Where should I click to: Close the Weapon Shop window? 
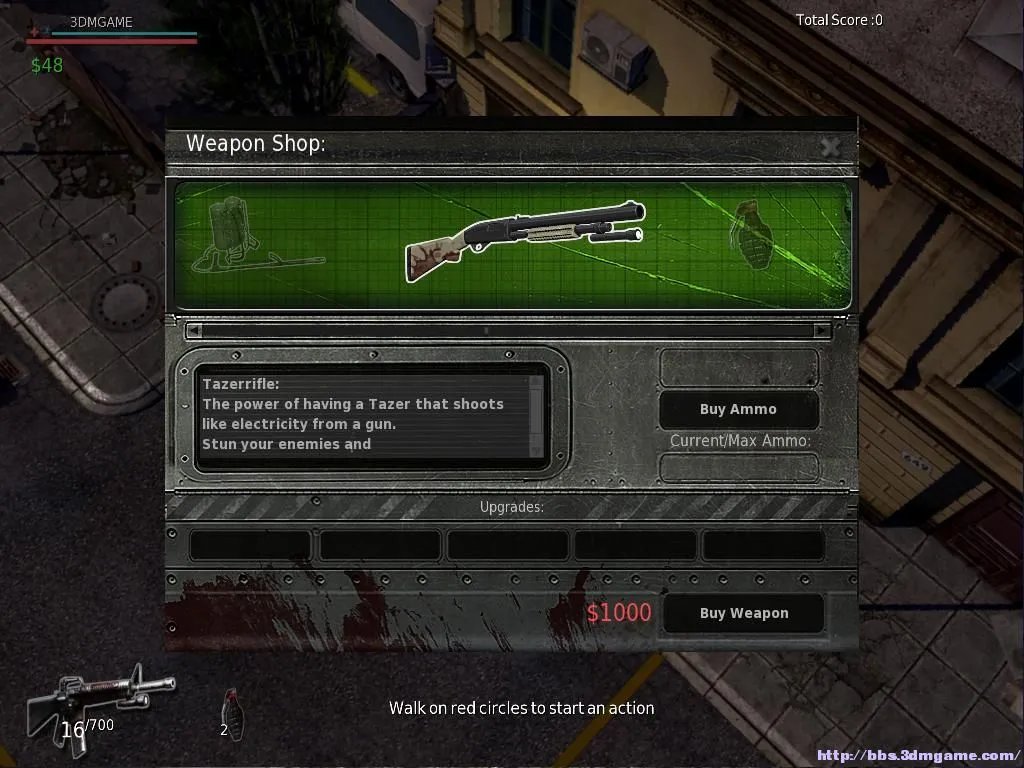coord(830,147)
